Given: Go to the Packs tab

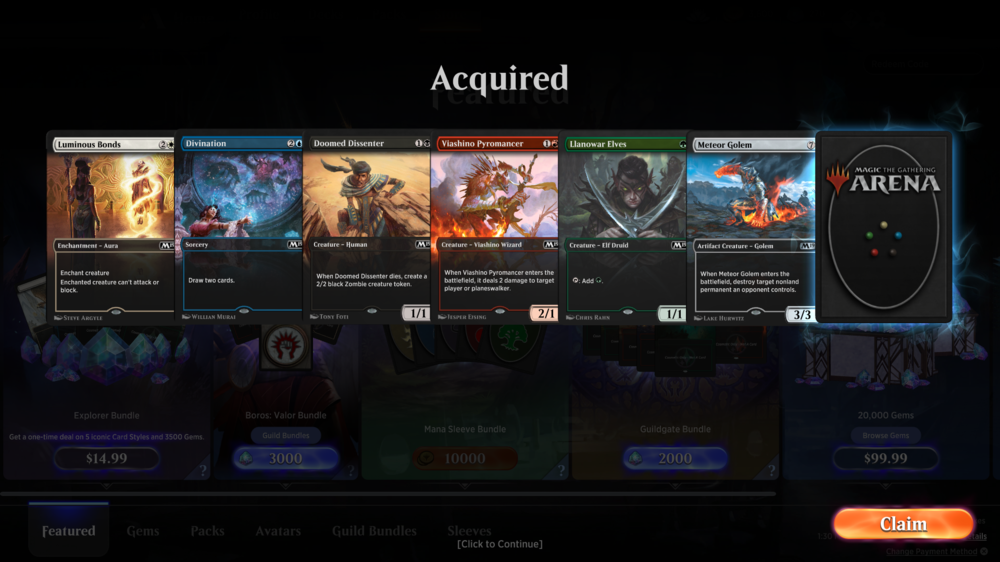Looking at the screenshot, I should coord(207,531).
